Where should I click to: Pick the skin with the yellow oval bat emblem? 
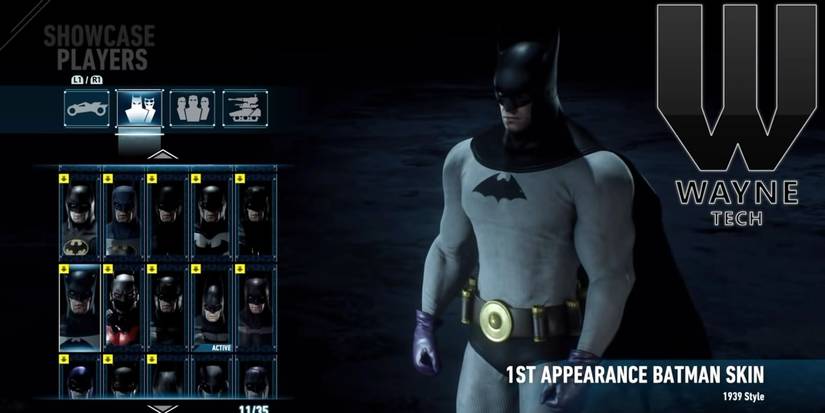pyautogui.click(x=80, y=215)
